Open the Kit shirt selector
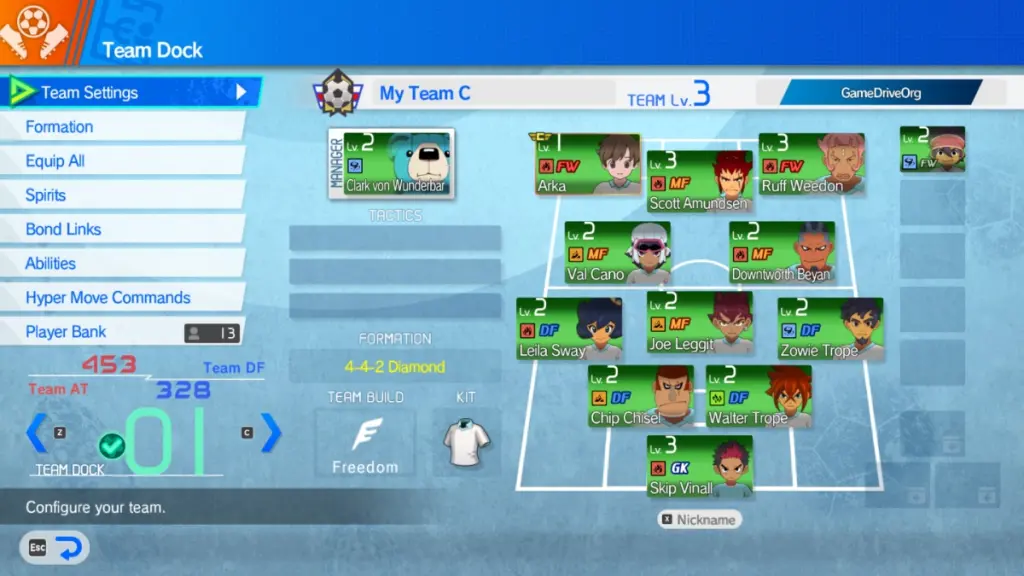Viewport: 1024px width, 576px height. coord(466,440)
